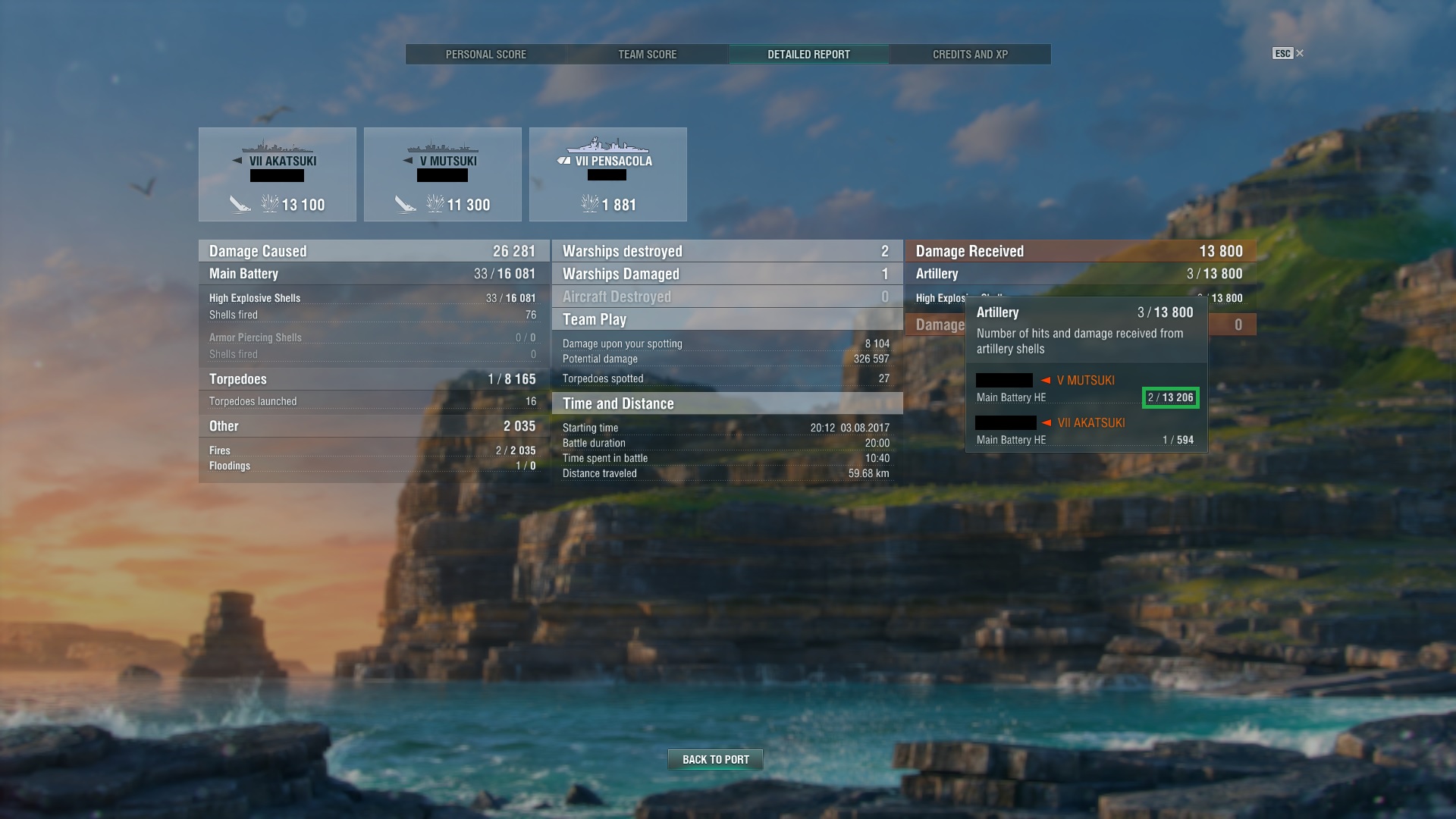Open the Credits and XP tab
Image resolution: width=1456 pixels, height=819 pixels.
click(x=970, y=54)
